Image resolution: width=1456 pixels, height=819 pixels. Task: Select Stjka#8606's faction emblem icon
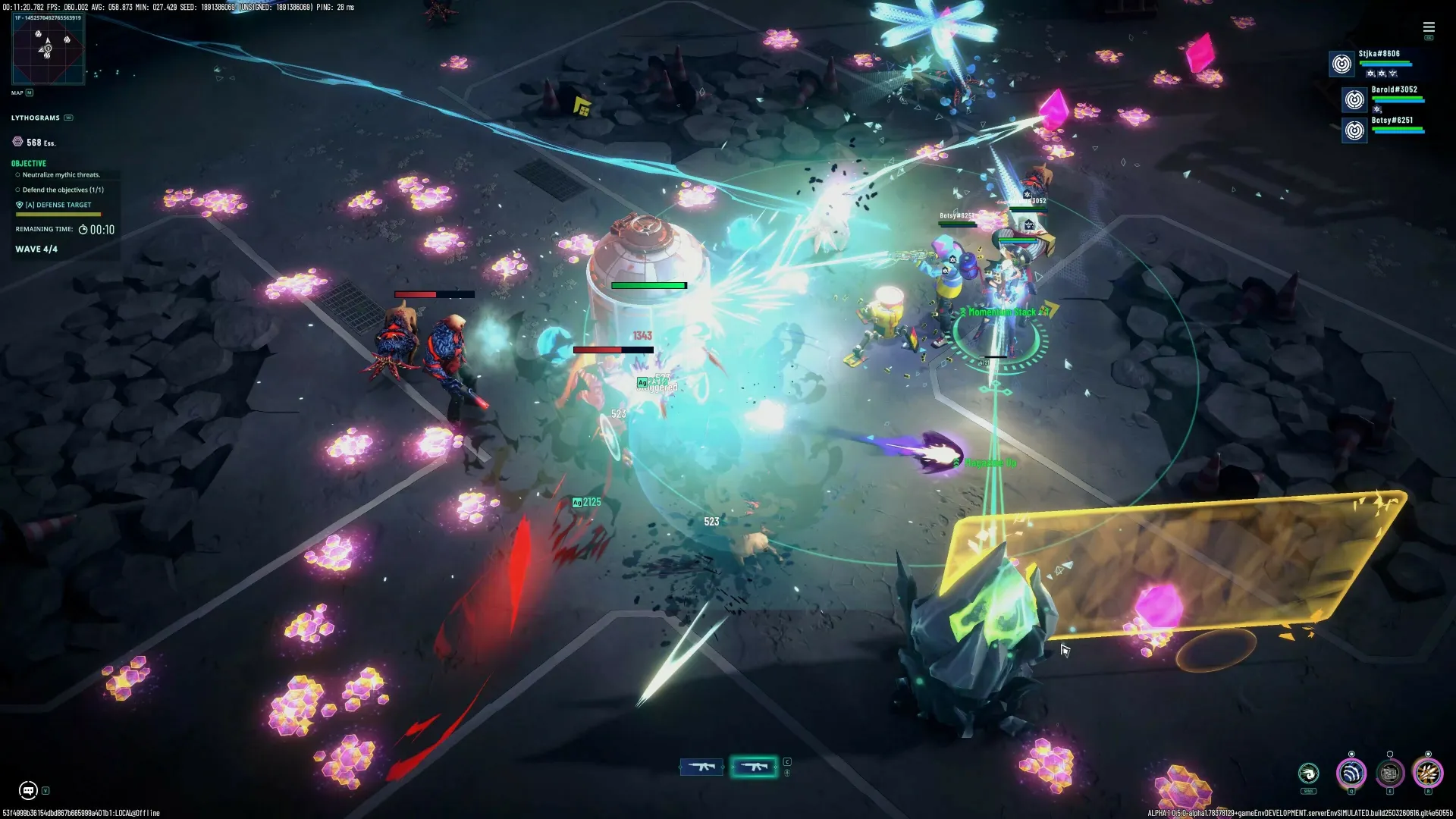[1341, 64]
